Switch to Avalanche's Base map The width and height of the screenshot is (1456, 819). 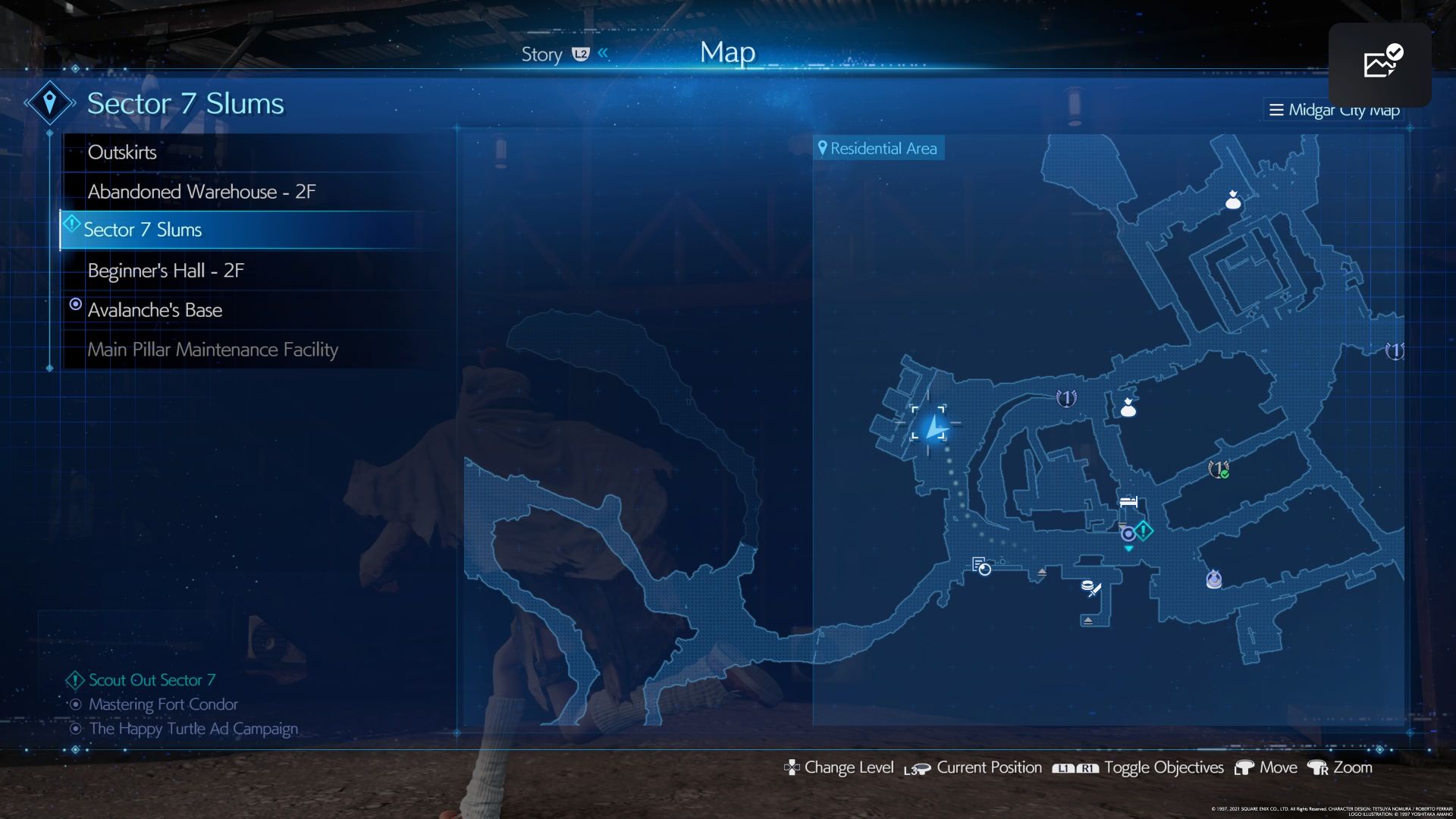pos(155,310)
